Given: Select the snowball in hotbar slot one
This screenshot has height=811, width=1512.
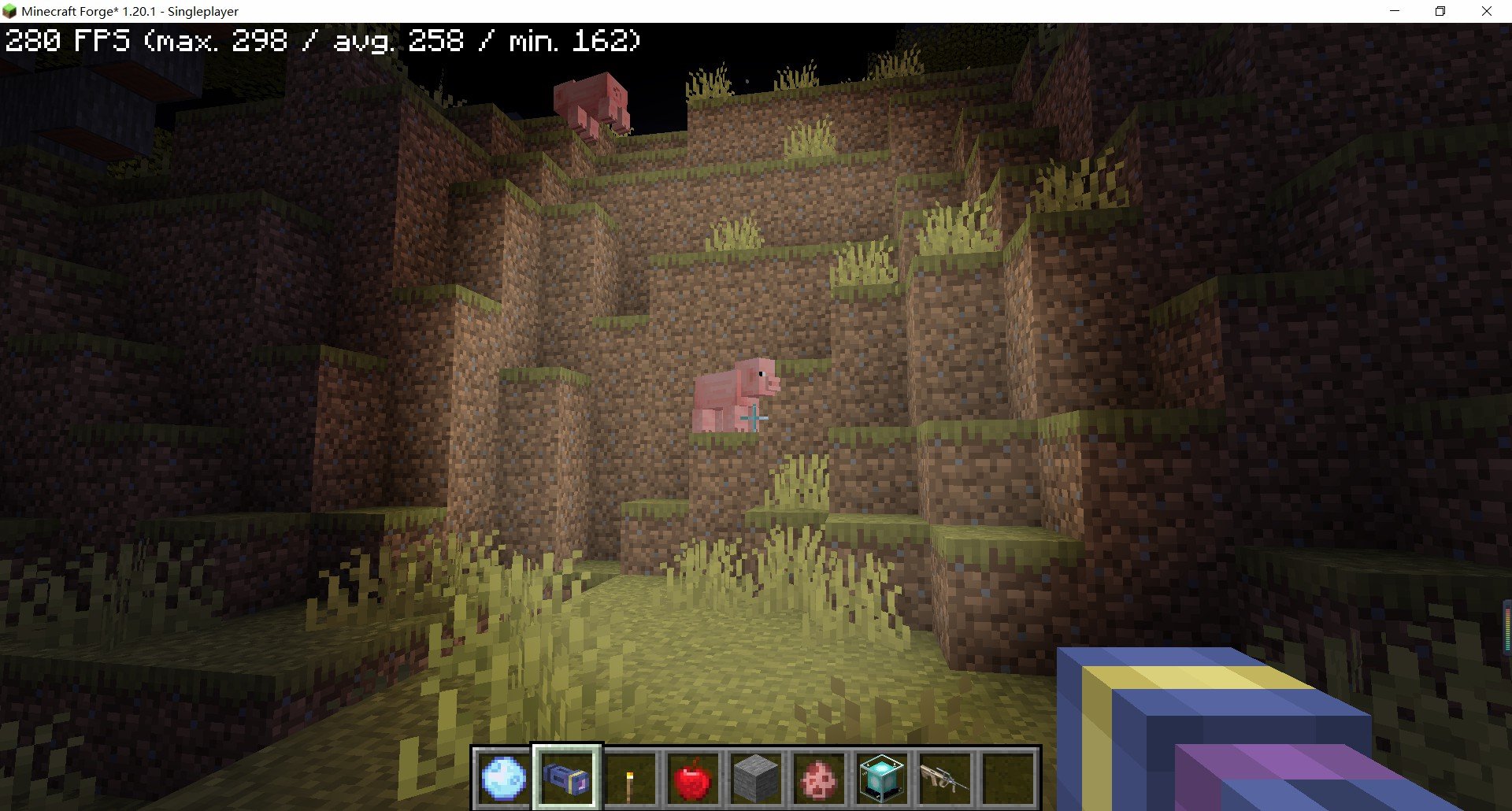Looking at the screenshot, I should [504, 776].
